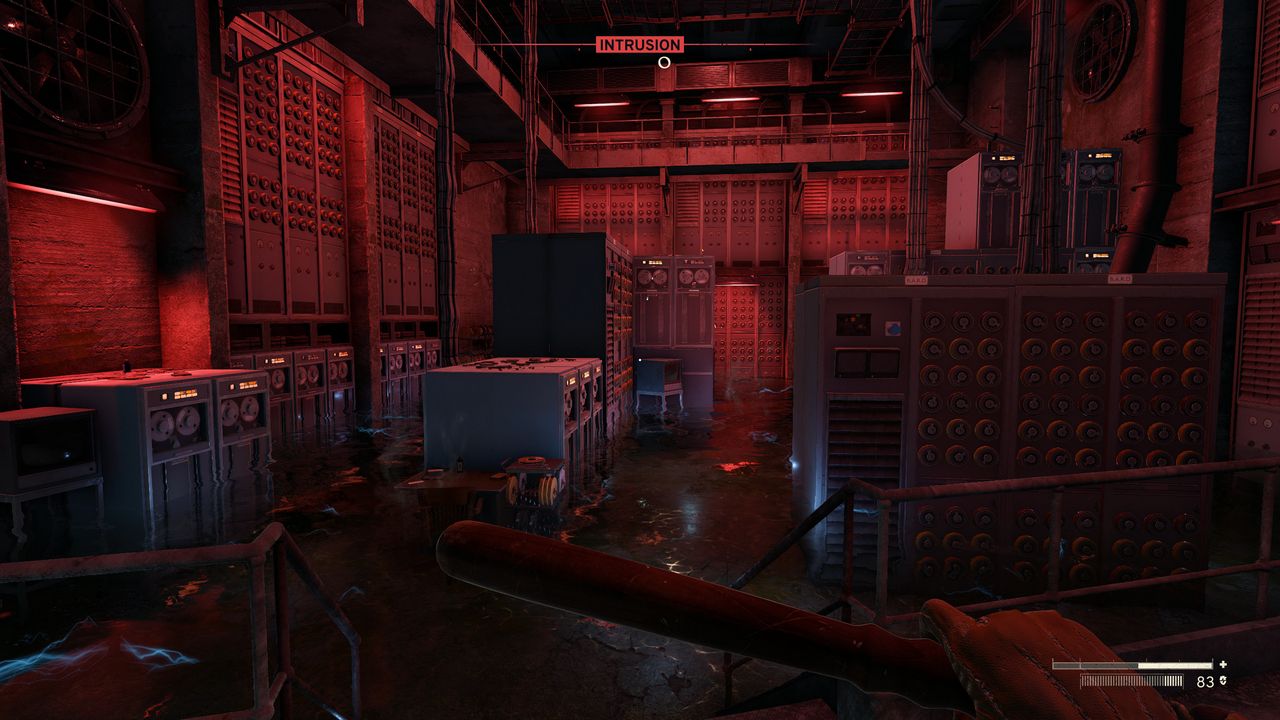Click the INTRUSION alert label
Screen dimensions: 1280x720
tap(640, 45)
